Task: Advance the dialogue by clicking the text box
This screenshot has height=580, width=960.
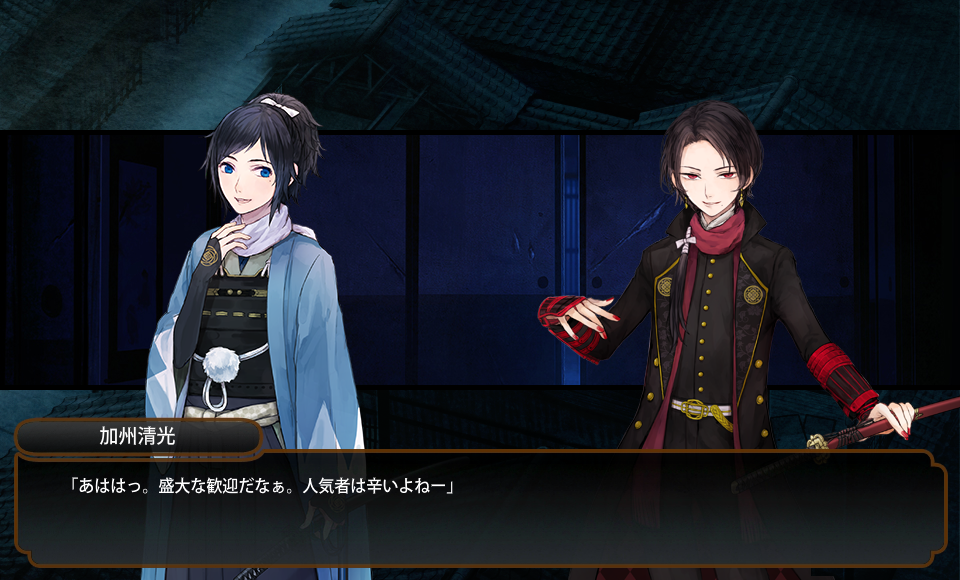Action: coord(480,510)
